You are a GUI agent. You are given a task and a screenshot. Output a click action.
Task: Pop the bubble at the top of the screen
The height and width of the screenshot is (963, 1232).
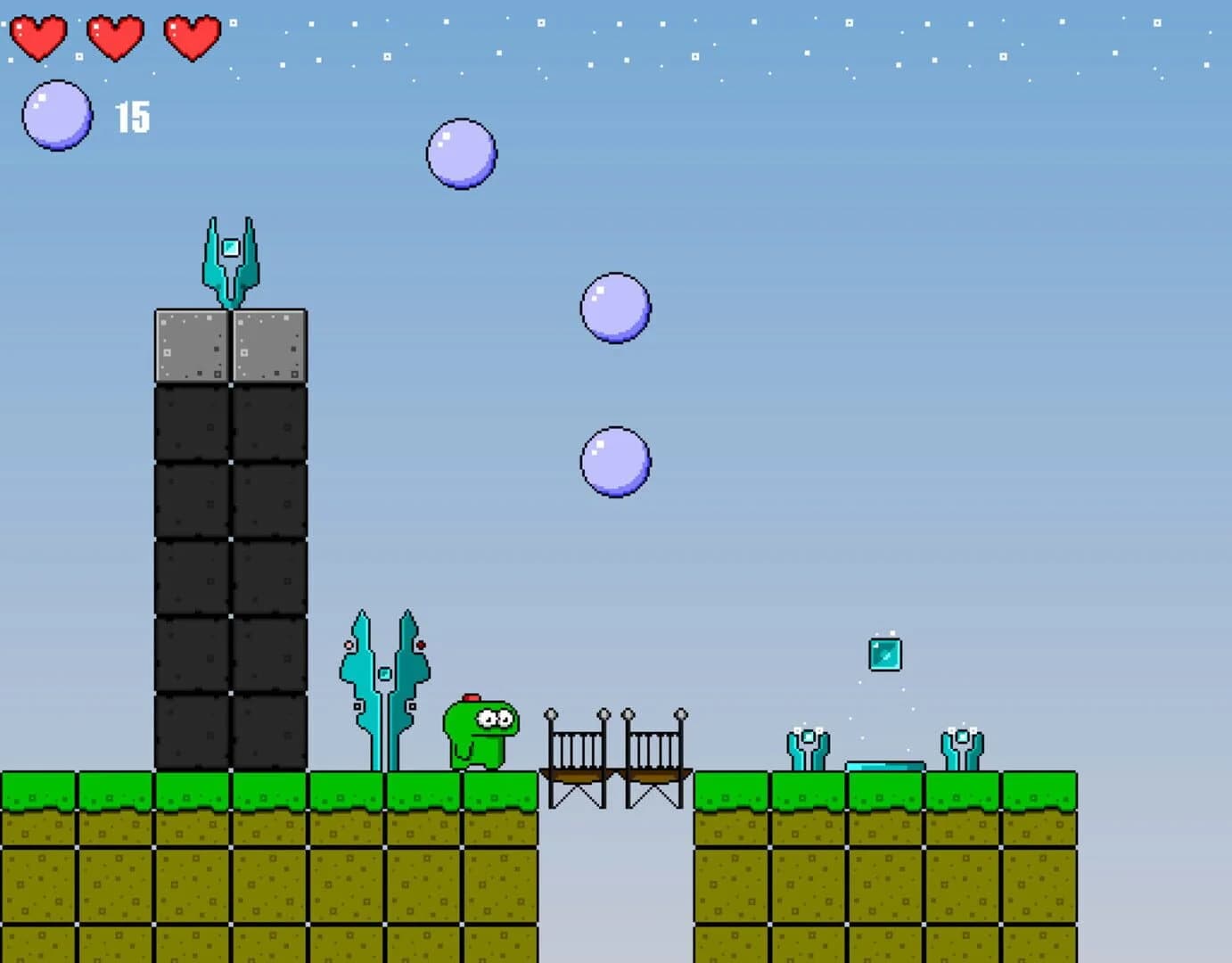pos(461,153)
